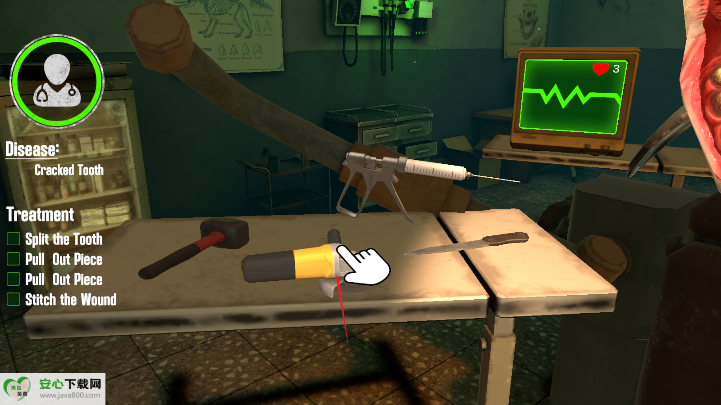Choose the knife on the table
The width and height of the screenshot is (721, 405).
click(470, 242)
